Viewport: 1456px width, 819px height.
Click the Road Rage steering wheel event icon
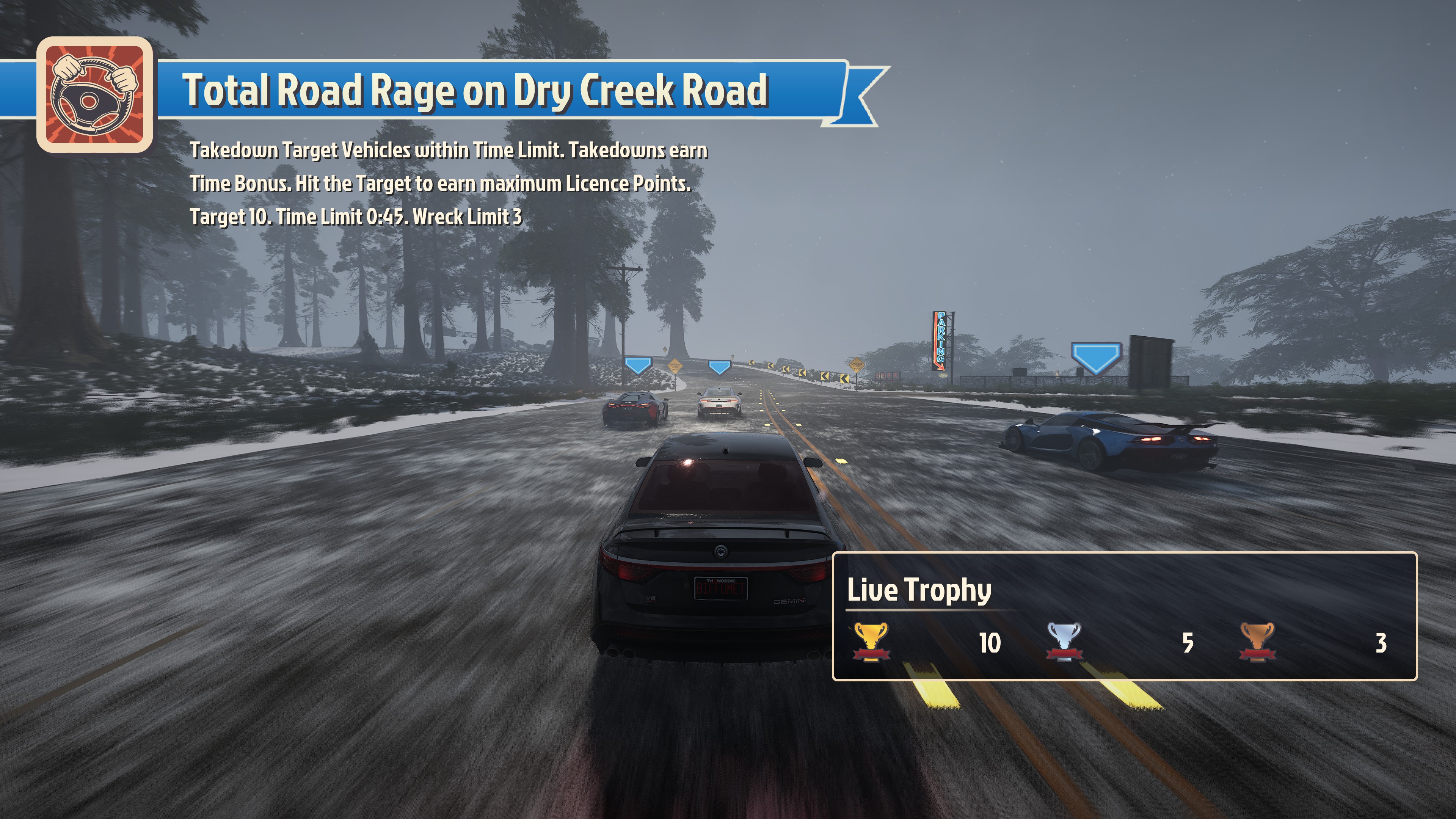(x=94, y=95)
